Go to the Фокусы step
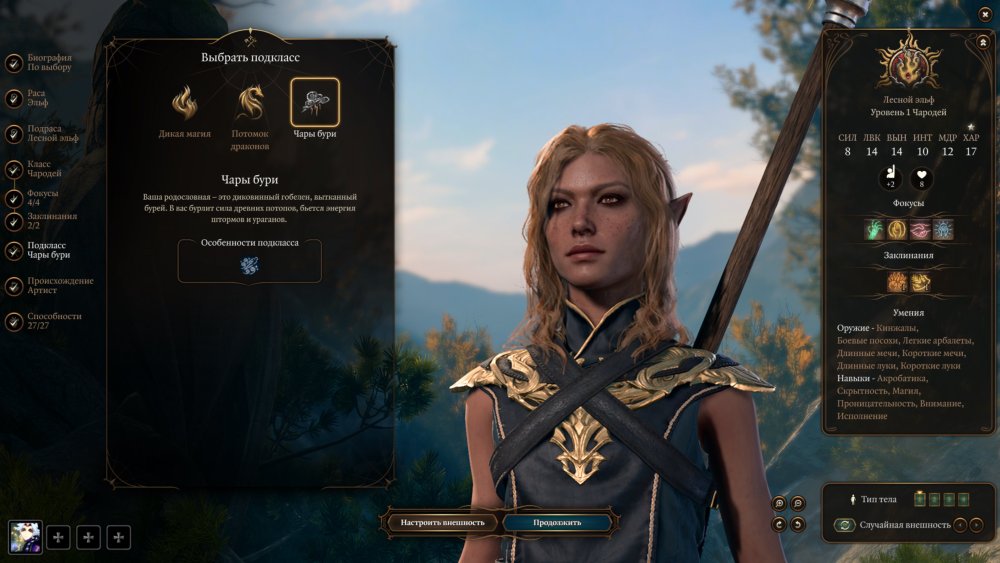The height and width of the screenshot is (563, 1000). 15,197
